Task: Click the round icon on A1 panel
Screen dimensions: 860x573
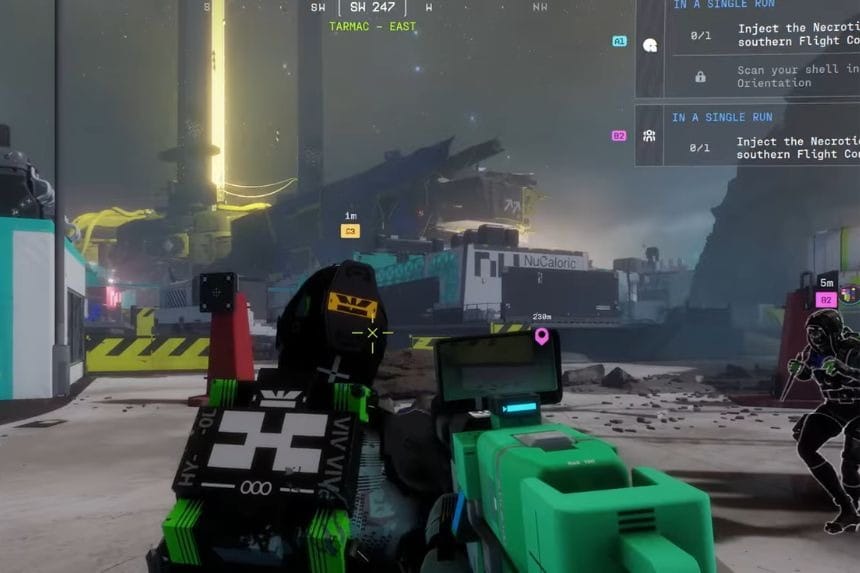Action: (649, 45)
